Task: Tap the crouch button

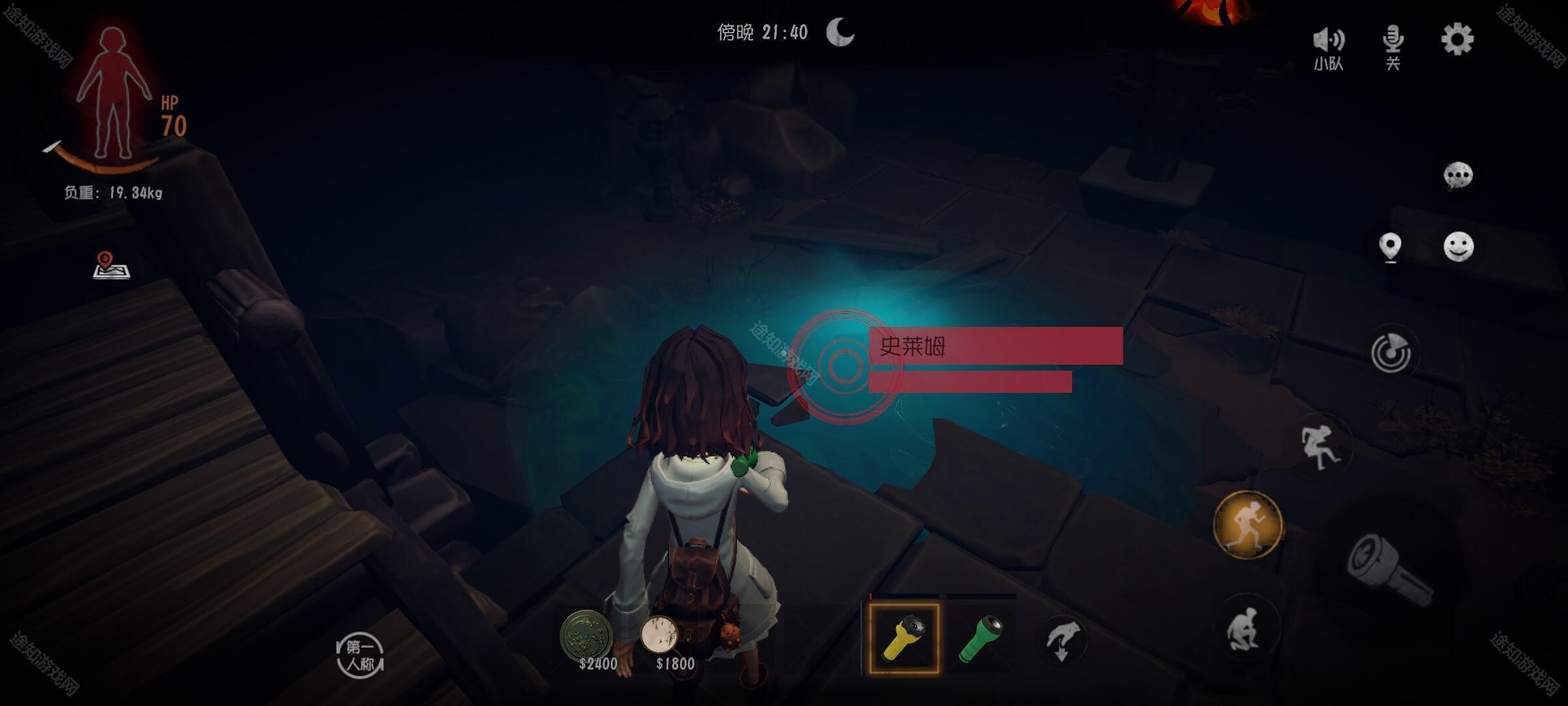Action: point(1244,629)
